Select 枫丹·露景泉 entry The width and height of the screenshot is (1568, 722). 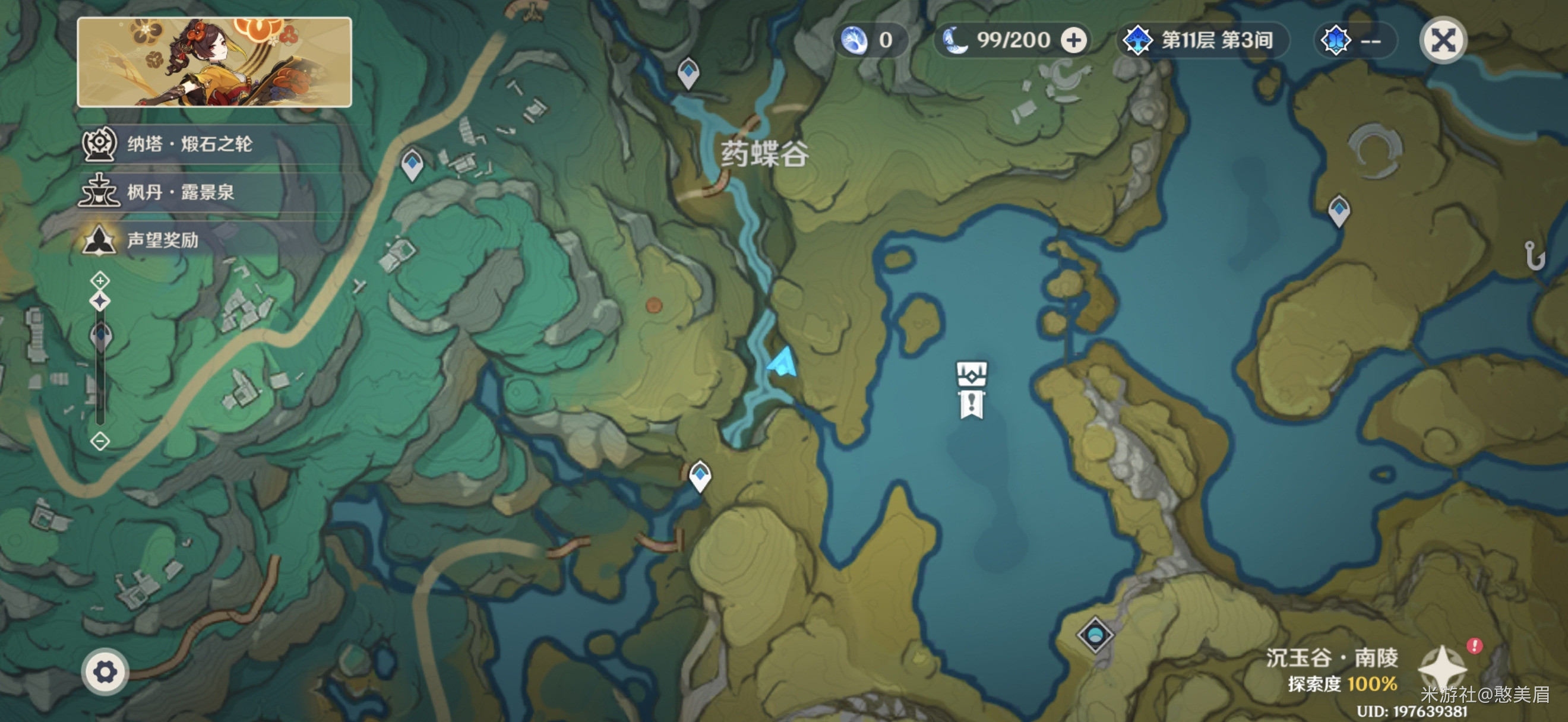pyautogui.click(x=180, y=192)
